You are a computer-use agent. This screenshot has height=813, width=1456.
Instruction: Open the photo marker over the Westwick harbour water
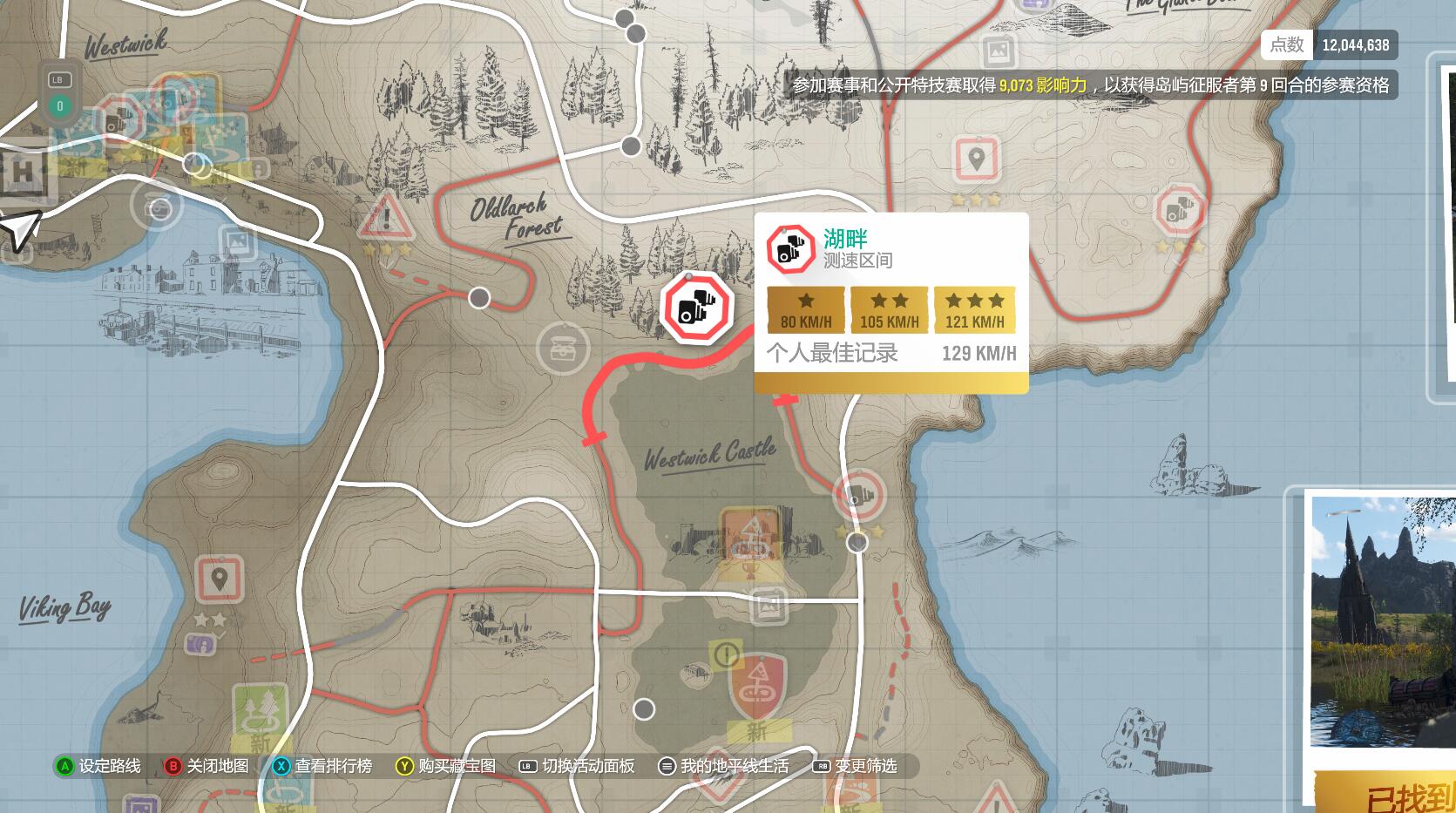click(x=235, y=244)
